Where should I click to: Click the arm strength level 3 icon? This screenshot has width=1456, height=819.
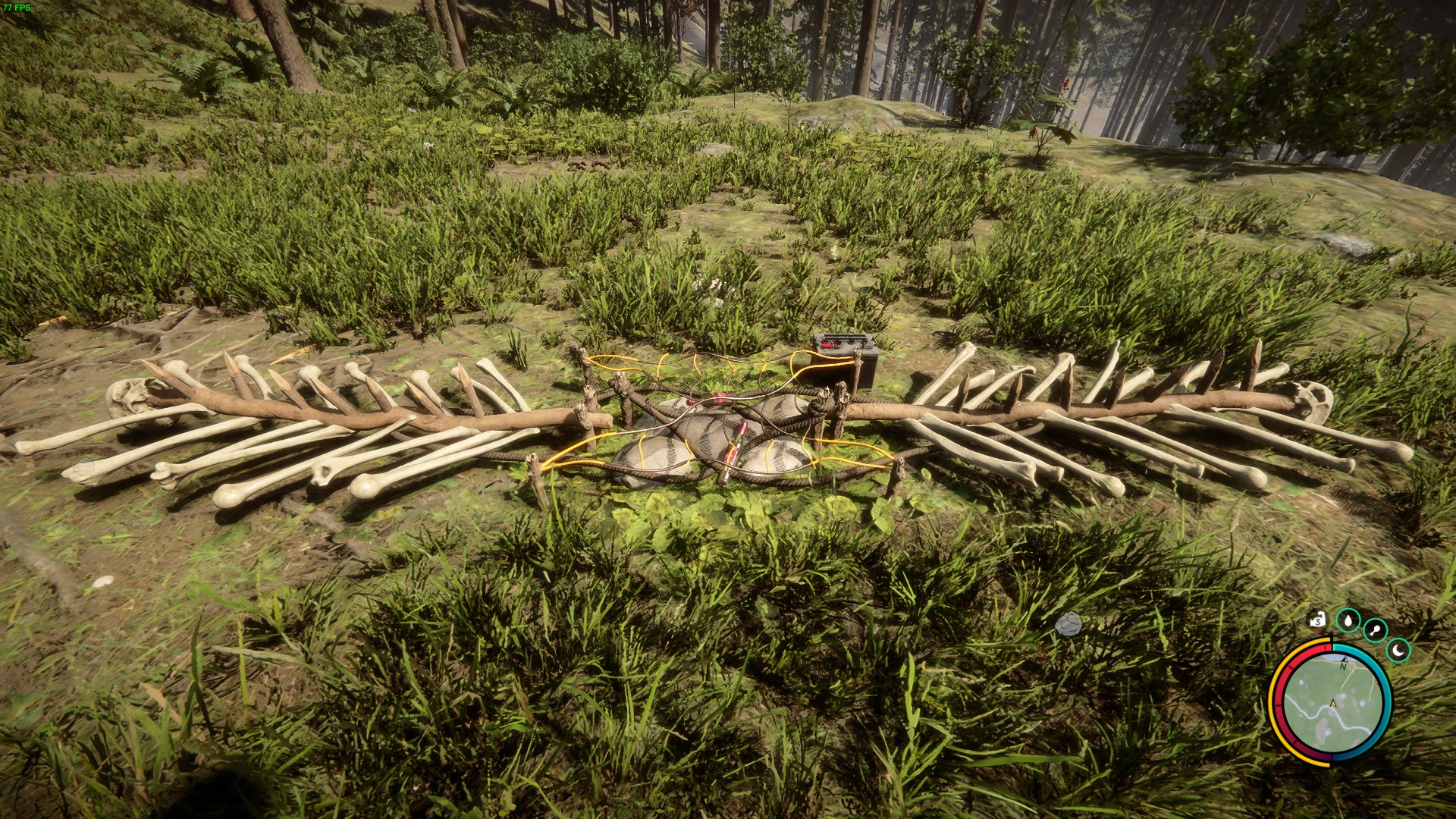tap(1317, 620)
